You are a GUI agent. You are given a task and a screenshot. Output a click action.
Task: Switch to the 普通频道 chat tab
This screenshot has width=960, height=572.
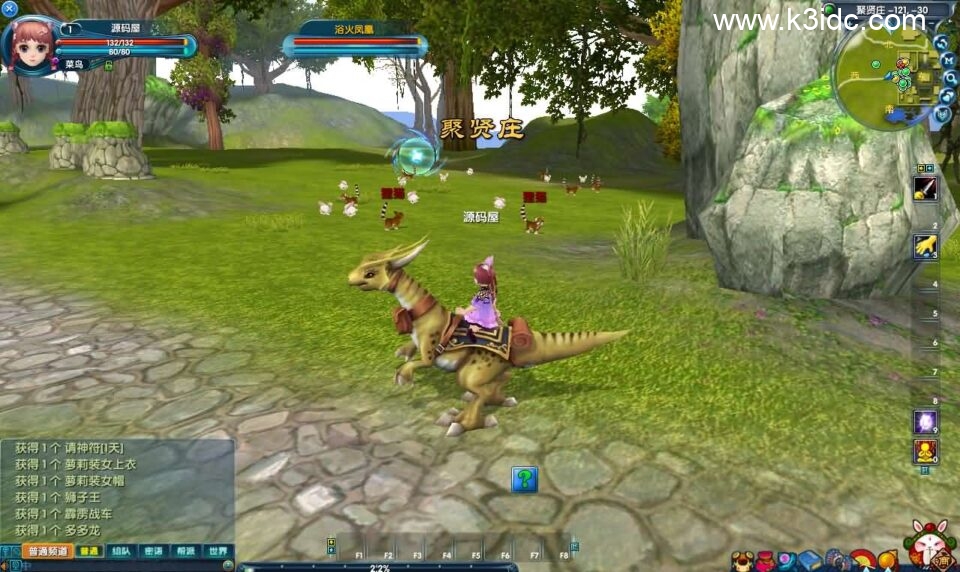click(48, 551)
